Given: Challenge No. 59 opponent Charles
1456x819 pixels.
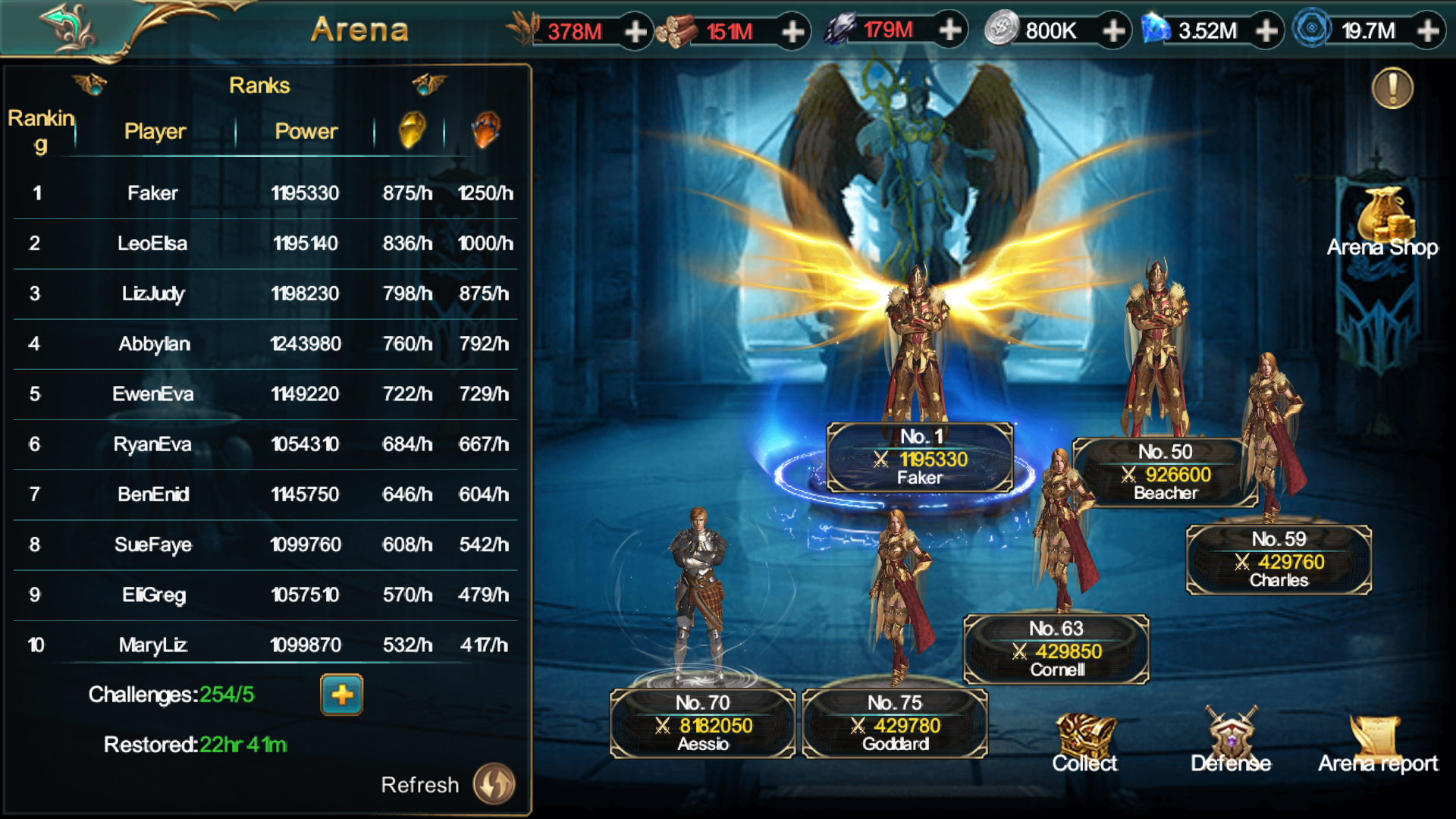Looking at the screenshot, I should (1279, 560).
